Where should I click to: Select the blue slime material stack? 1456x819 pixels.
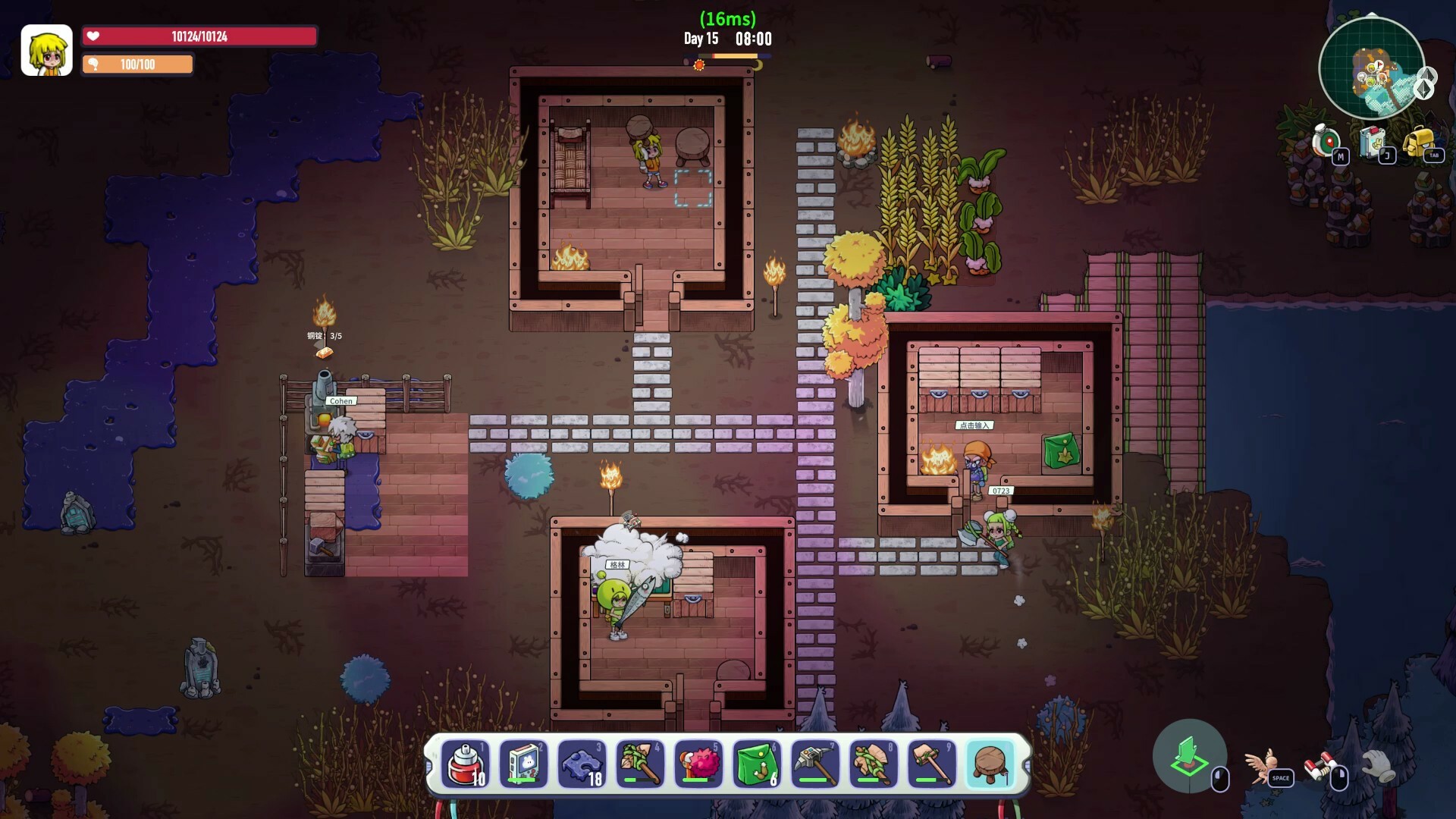coord(582,764)
